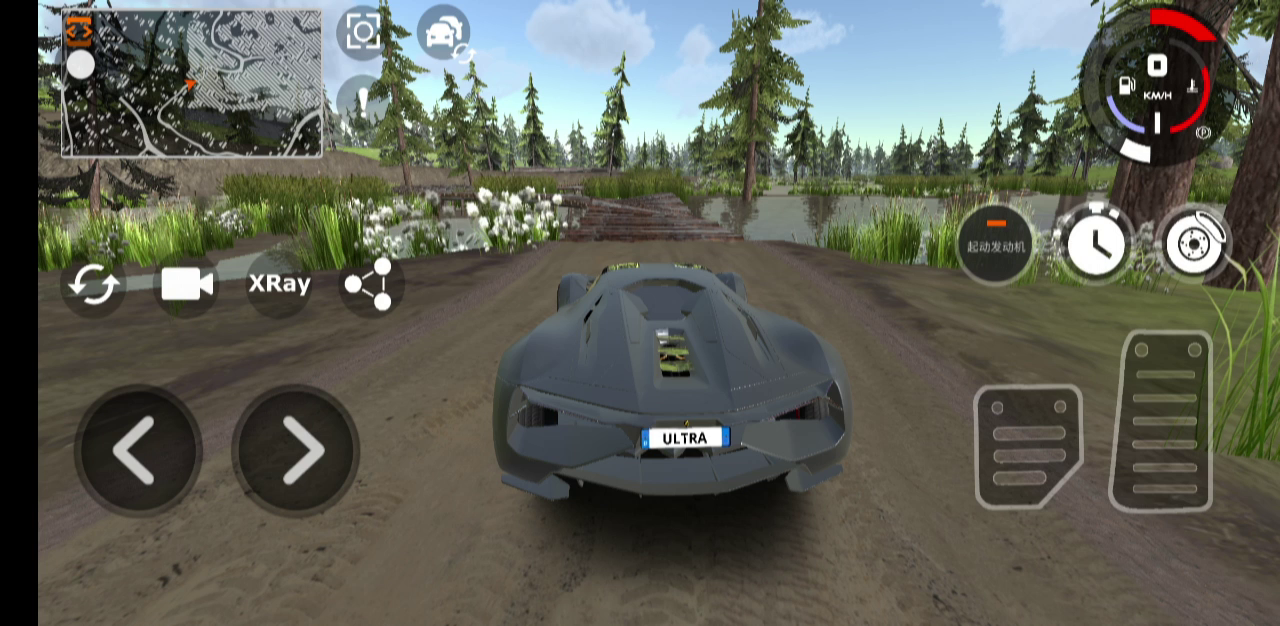Tap the brake pedal

click(1028, 446)
